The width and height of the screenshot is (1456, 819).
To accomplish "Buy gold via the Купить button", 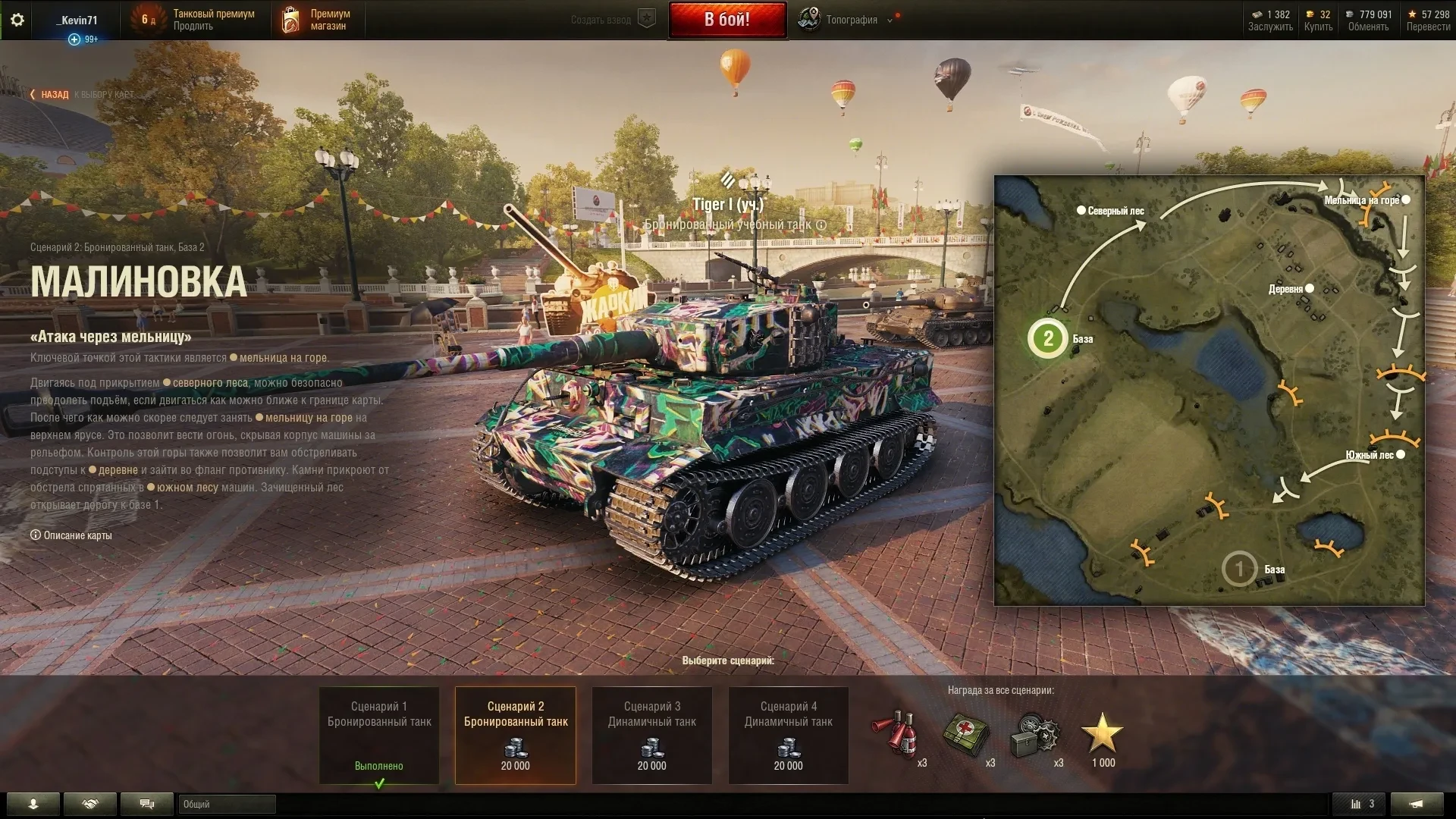I will point(1318,27).
